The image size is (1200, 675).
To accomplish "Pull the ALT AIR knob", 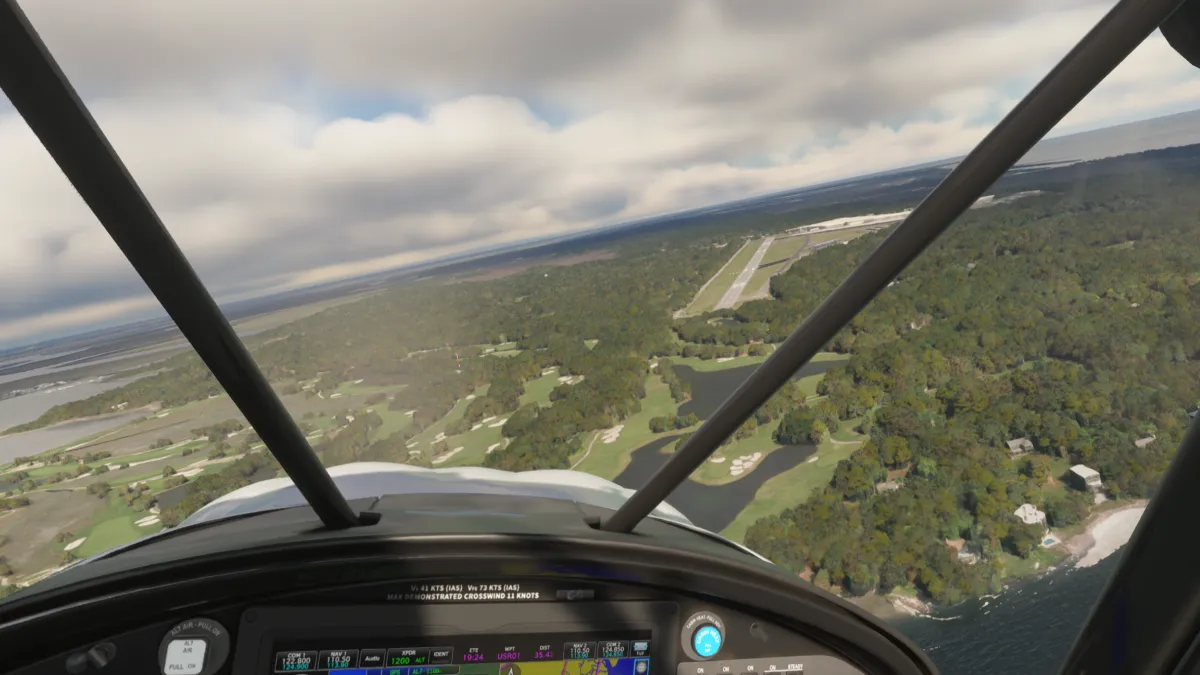I will (x=186, y=652).
